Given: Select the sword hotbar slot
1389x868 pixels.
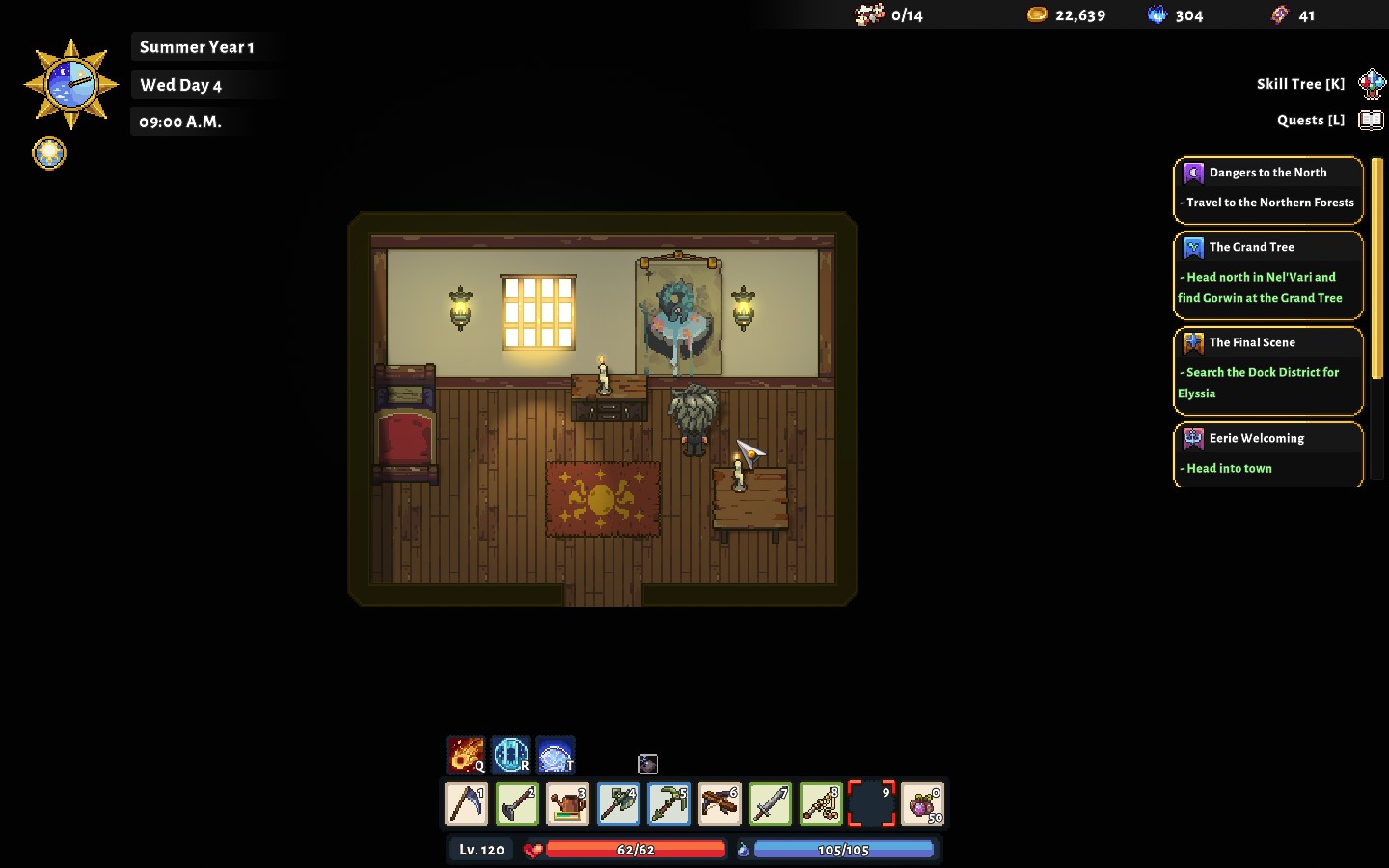Looking at the screenshot, I should point(771,803).
